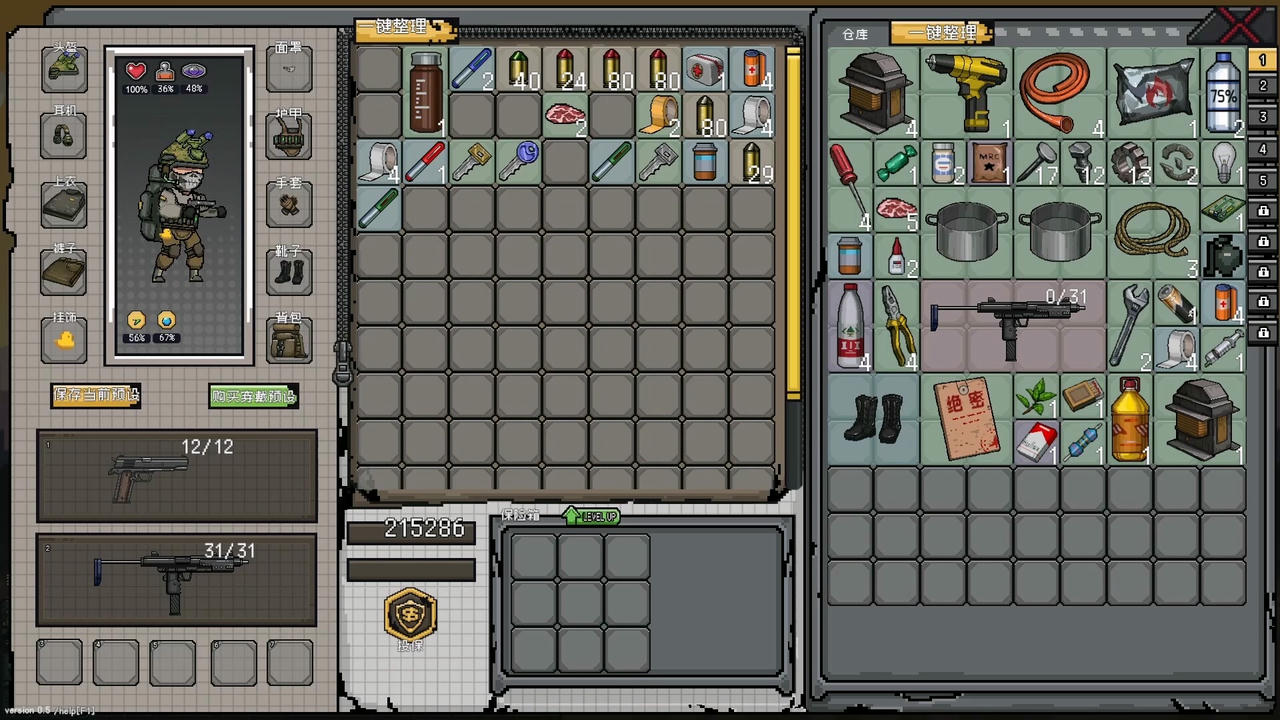Image resolution: width=1280 pixels, height=720 pixels.
Task: Pick the yellow power drill in the warehouse
Action: point(966,91)
